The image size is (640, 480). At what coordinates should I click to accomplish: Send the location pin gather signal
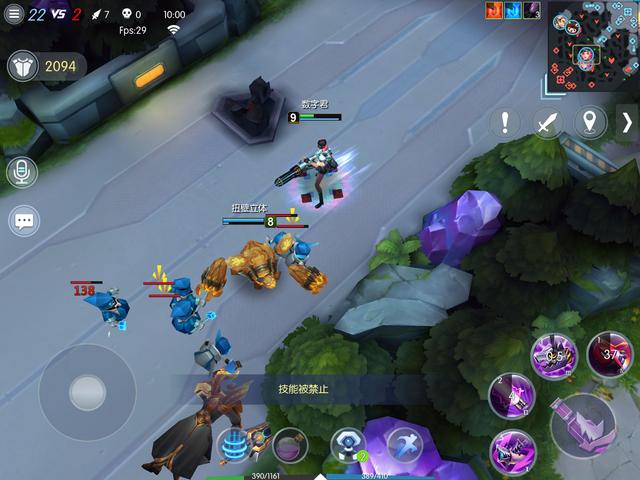tap(589, 123)
